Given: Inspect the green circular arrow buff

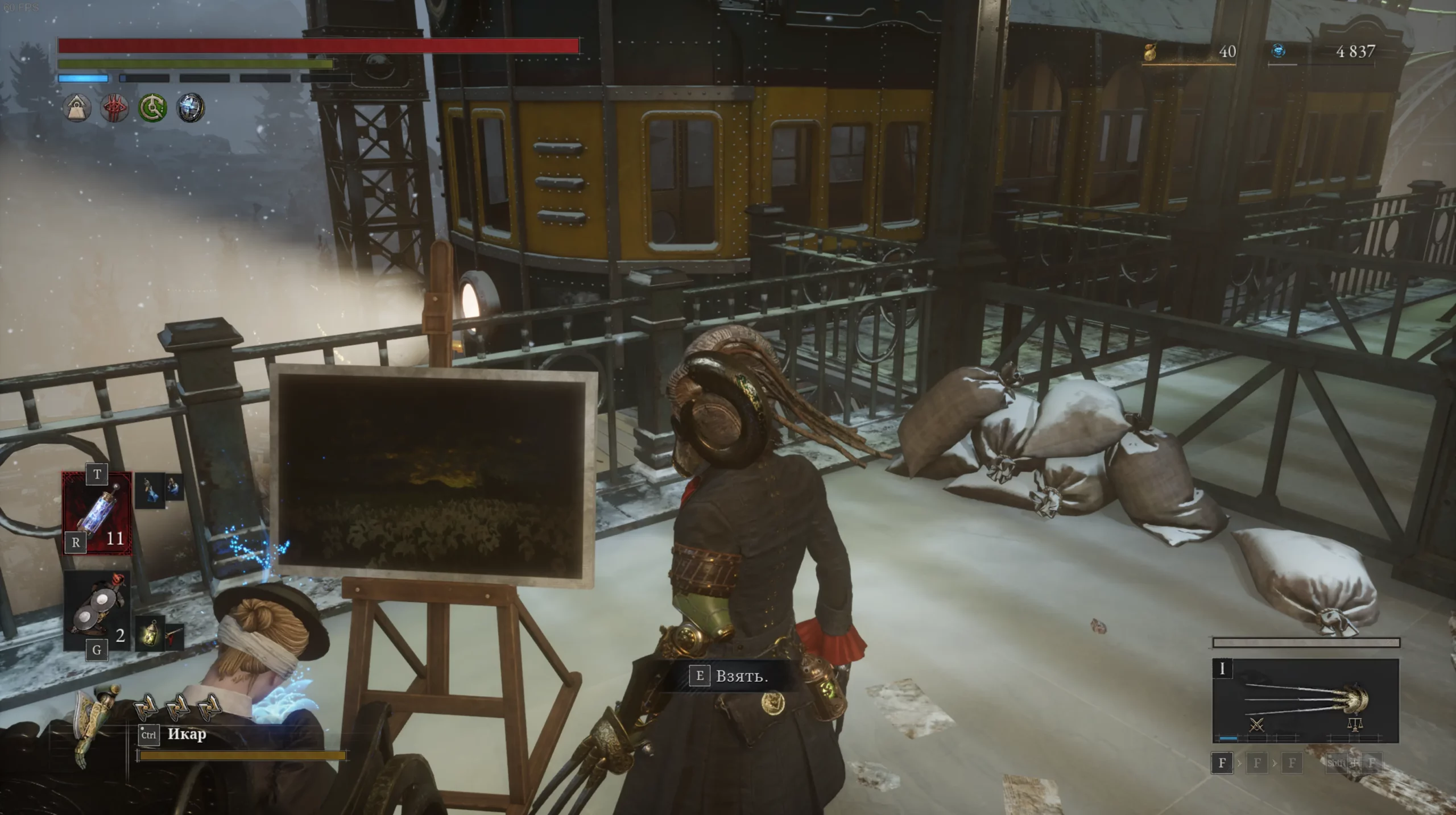Looking at the screenshot, I should coord(152,107).
